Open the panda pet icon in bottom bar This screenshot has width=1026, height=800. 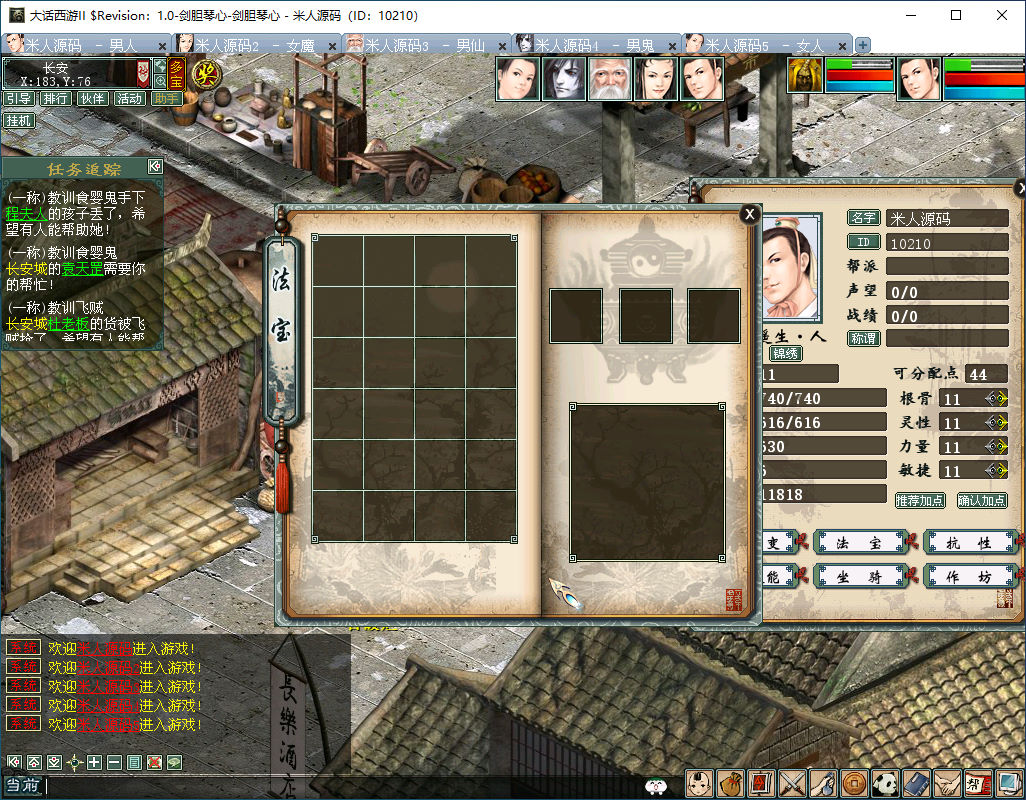tap(885, 784)
